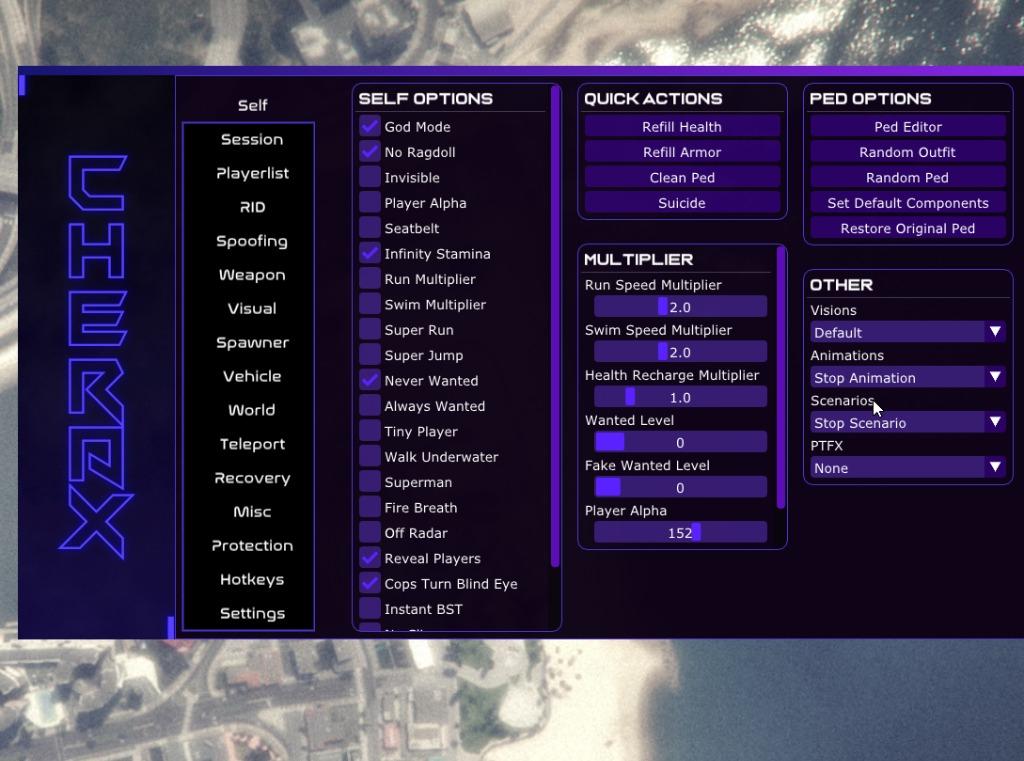Select the Vehicle category
Image resolution: width=1024 pixels, height=761 pixels.
click(252, 377)
